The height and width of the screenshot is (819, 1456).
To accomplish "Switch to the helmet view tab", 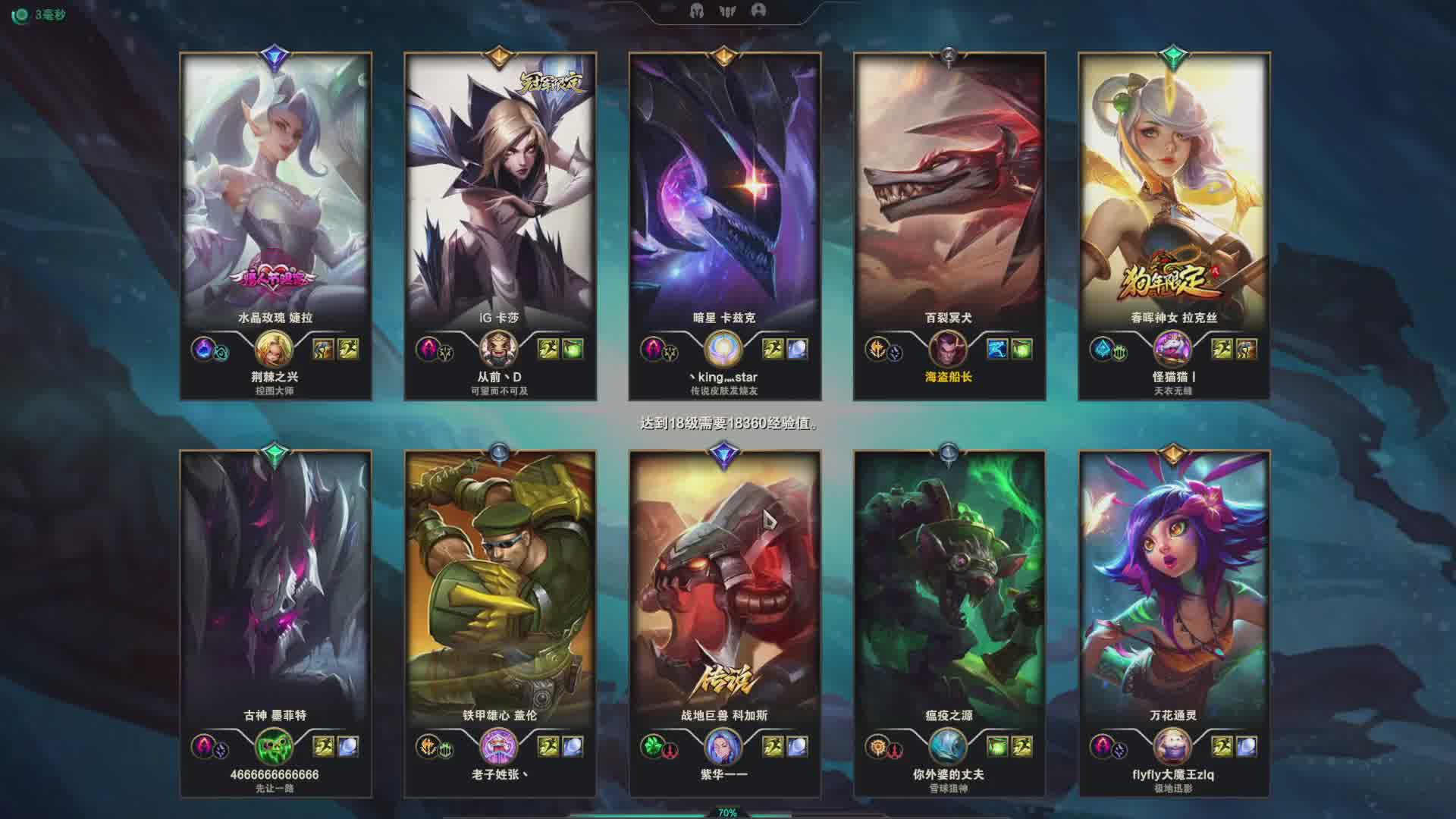I will [x=696, y=11].
